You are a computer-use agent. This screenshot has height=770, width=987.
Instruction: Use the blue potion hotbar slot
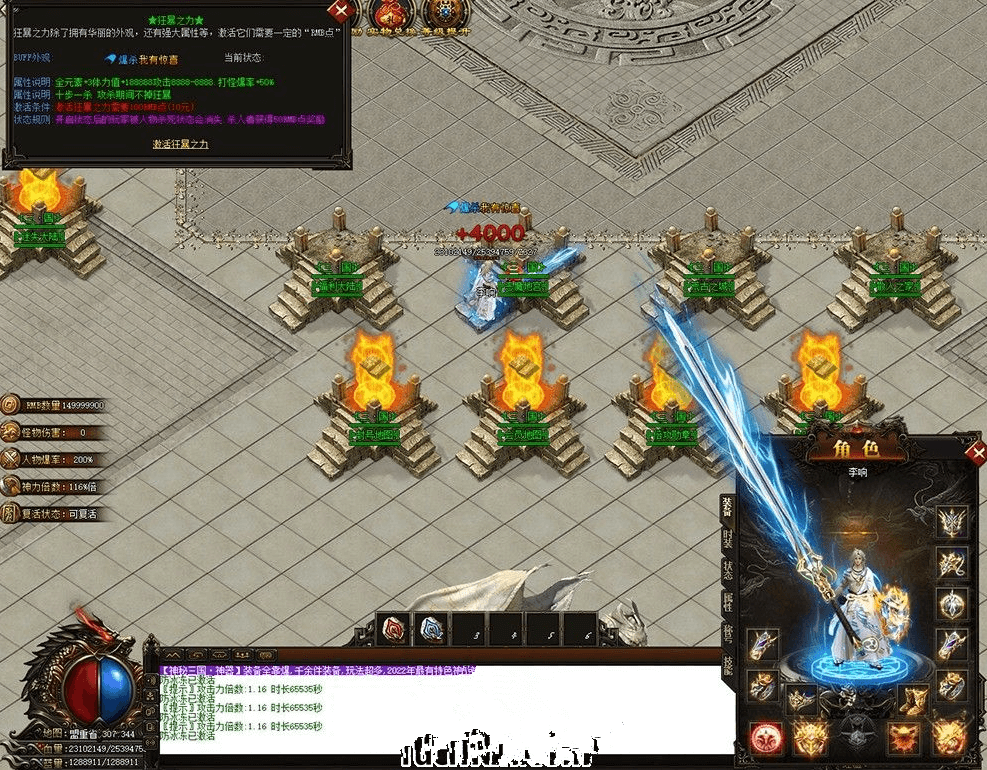pos(432,627)
